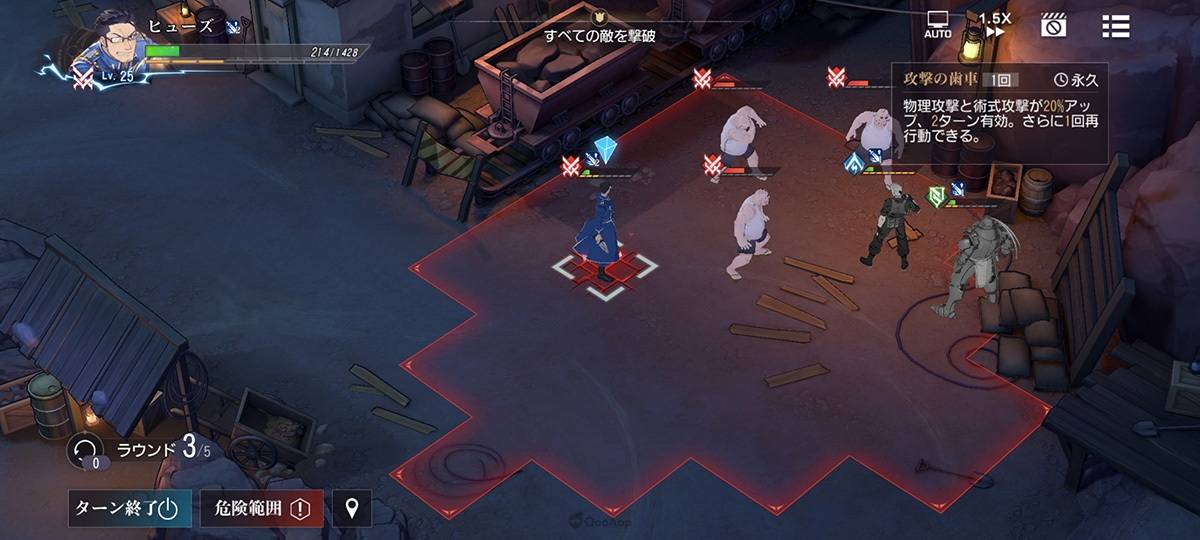Click the map pin location button
The height and width of the screenshot is (540, 1200).
351,508
